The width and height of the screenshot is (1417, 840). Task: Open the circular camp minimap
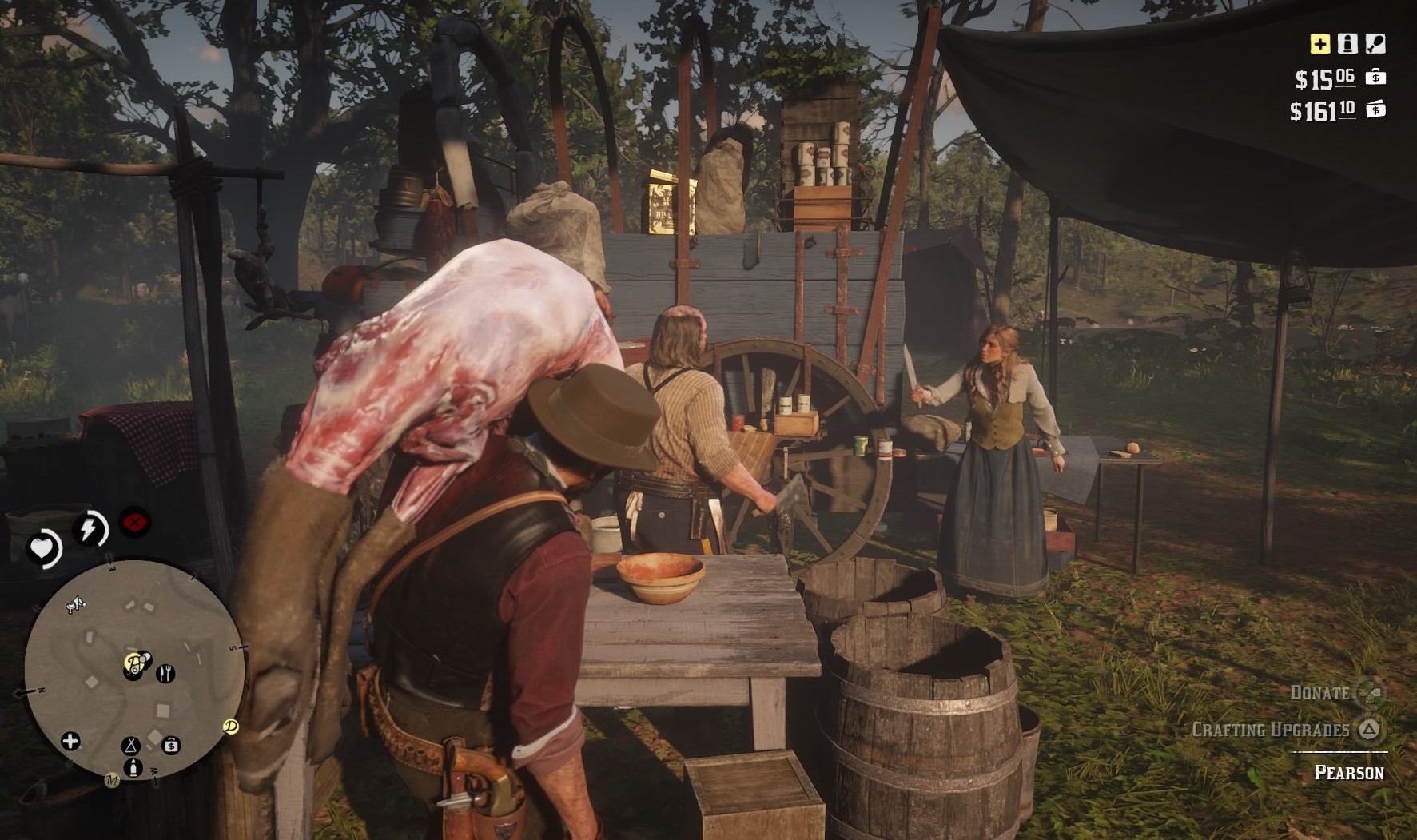click(133, 669)
